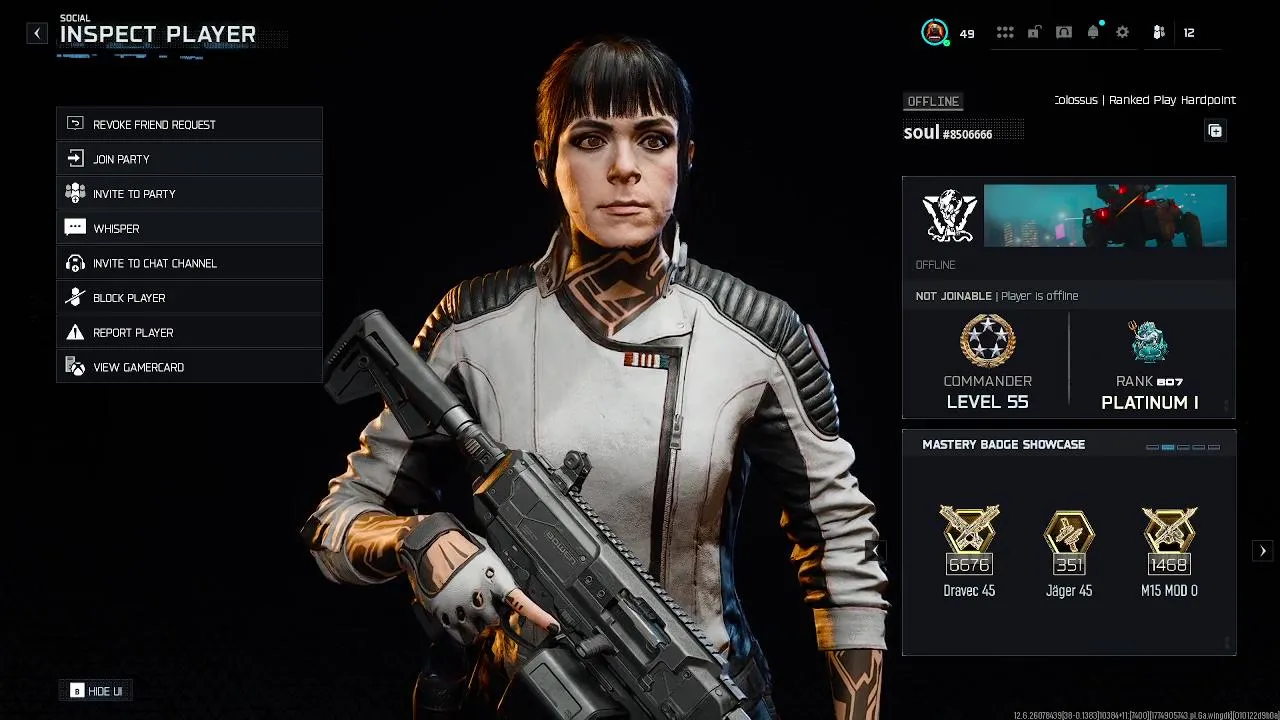Show previous mastery badge showcase page

tap(876, 550)
